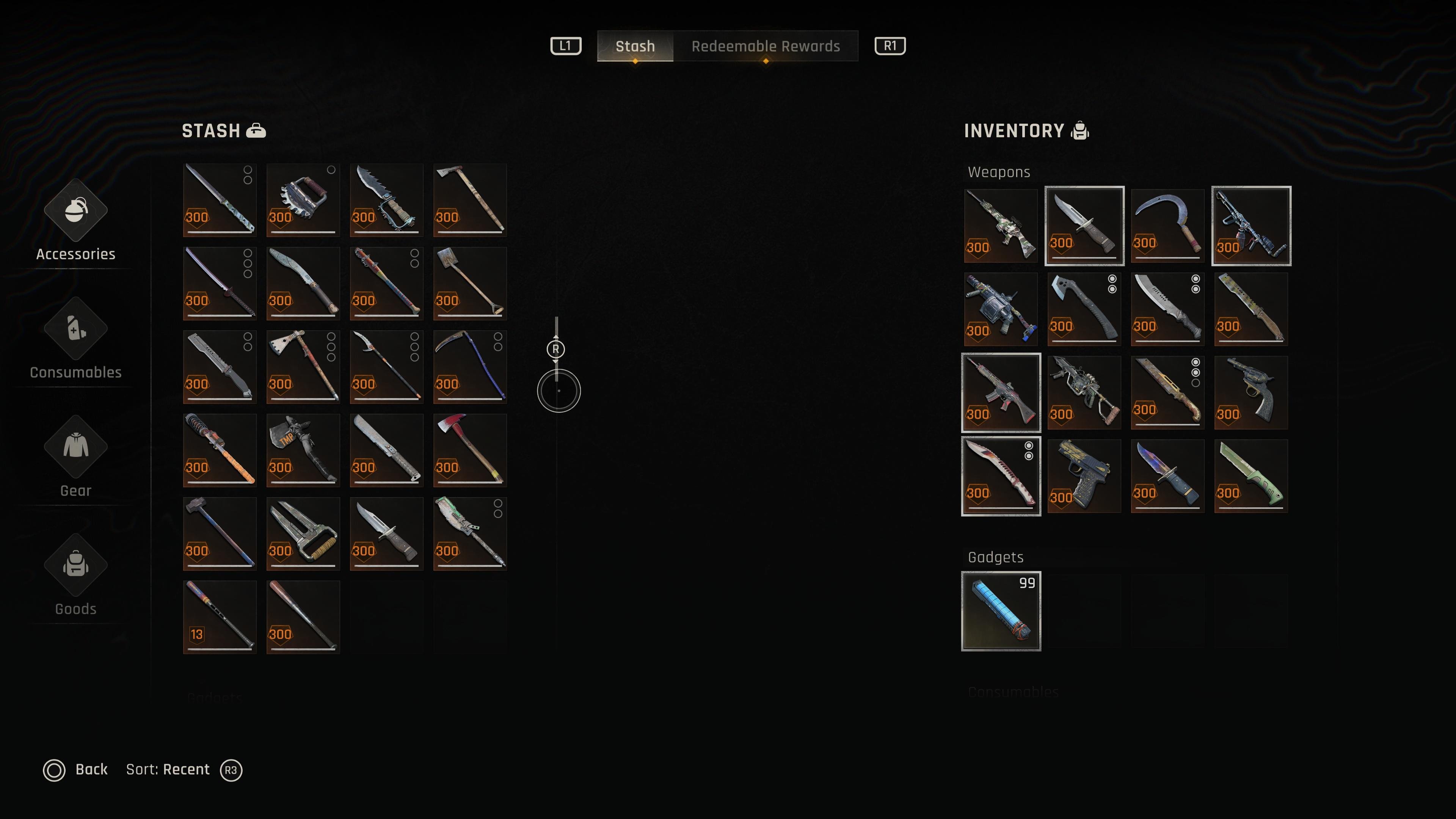The height and width of the screenshot is (819, 1456).
Task: Pick the shovel in the stash
Action: coord(470,283)
